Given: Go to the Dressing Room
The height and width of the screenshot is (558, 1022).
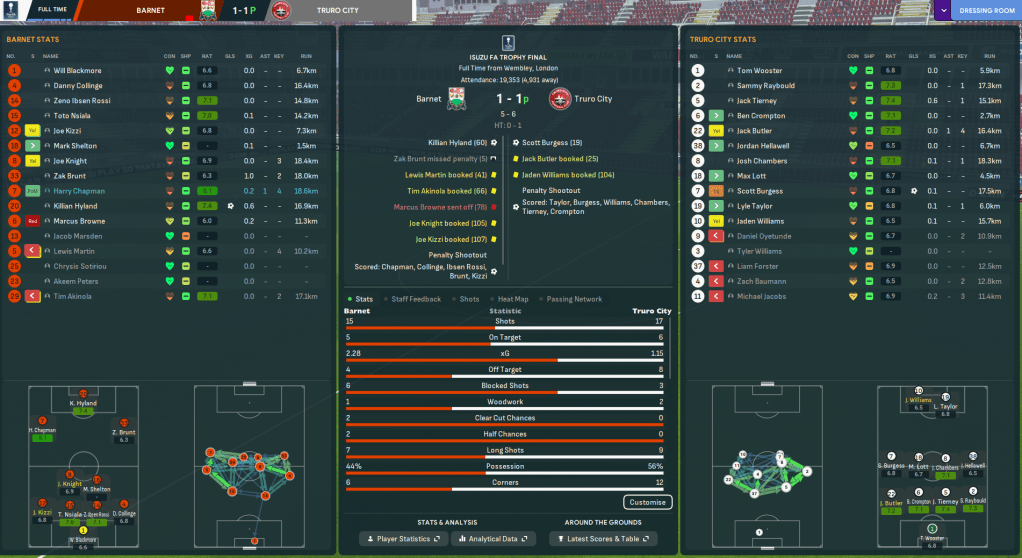Looking at the screenshot, I should click(x=986, y=11).
